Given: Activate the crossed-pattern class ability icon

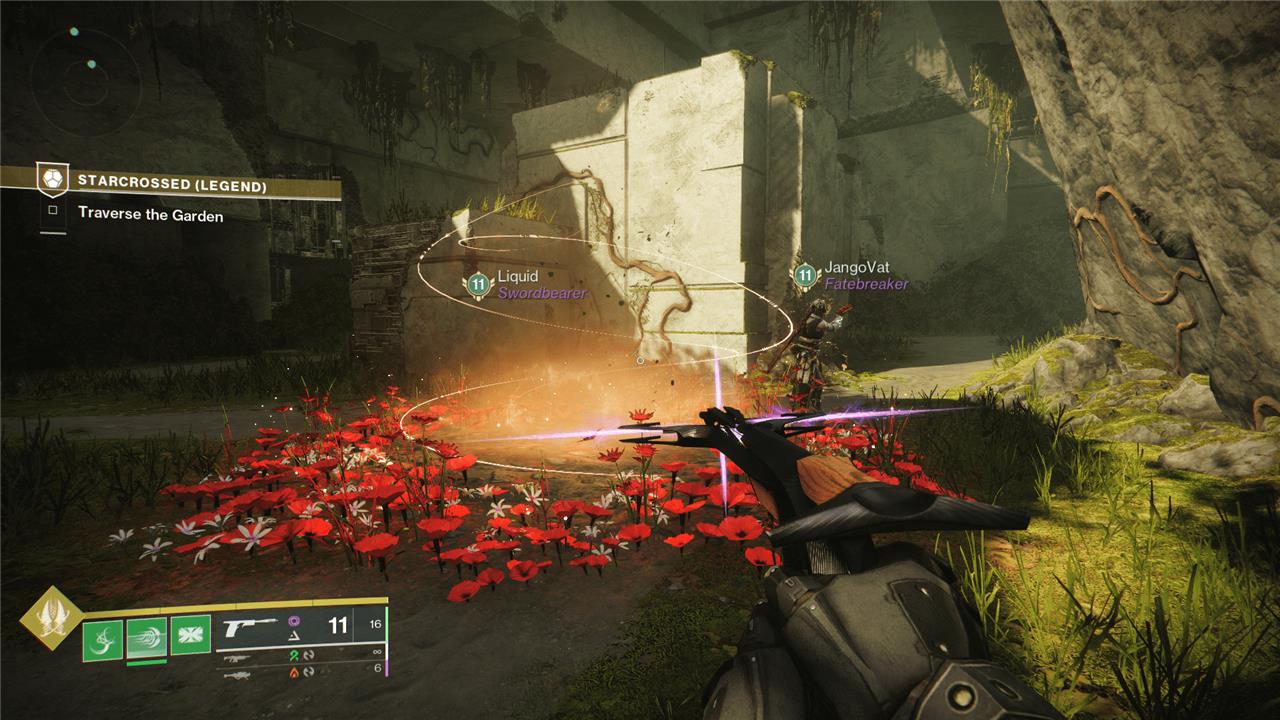Looking at the screenshot, I should [x=190, y=636].
